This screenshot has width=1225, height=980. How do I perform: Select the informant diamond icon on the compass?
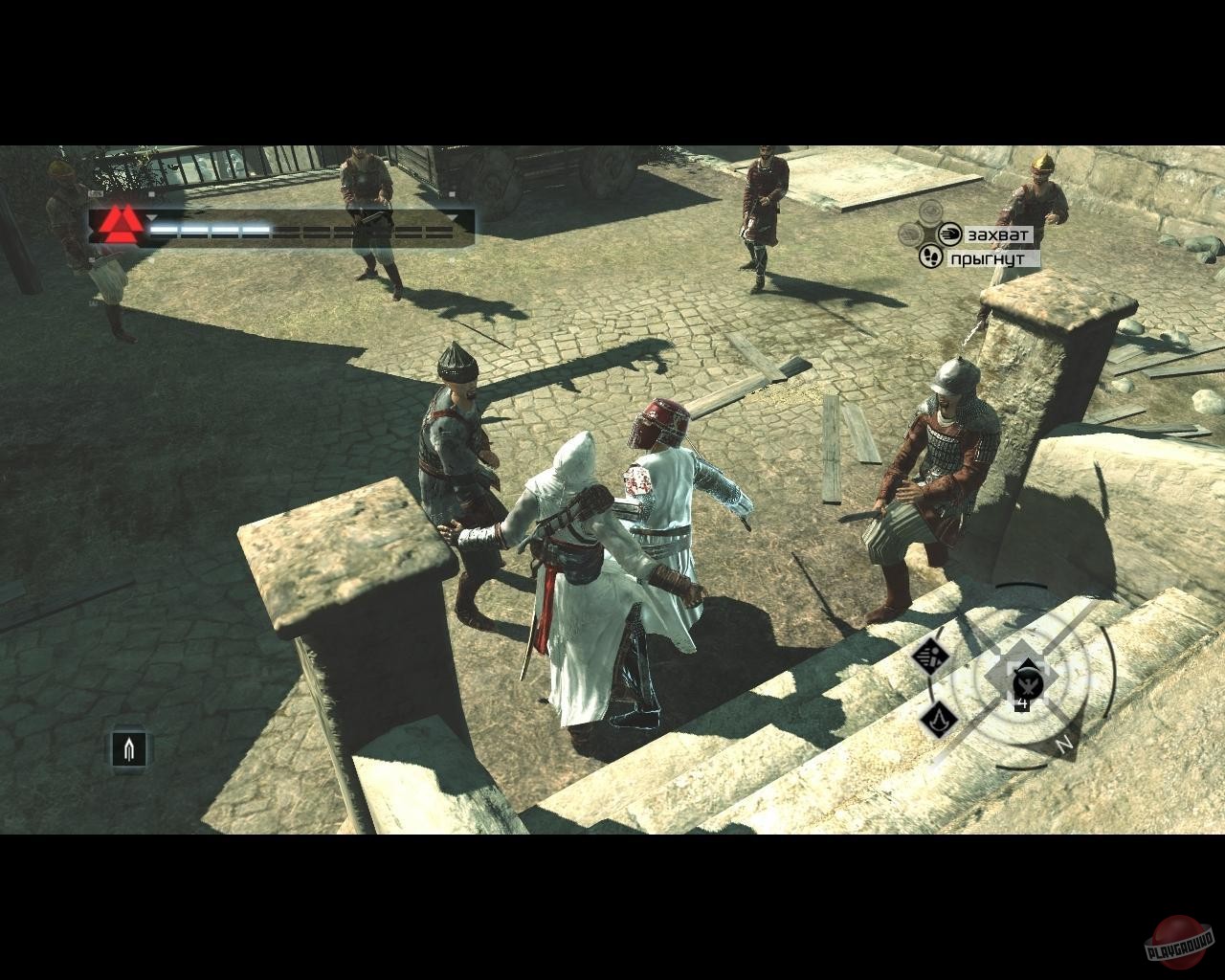[931, 657]
